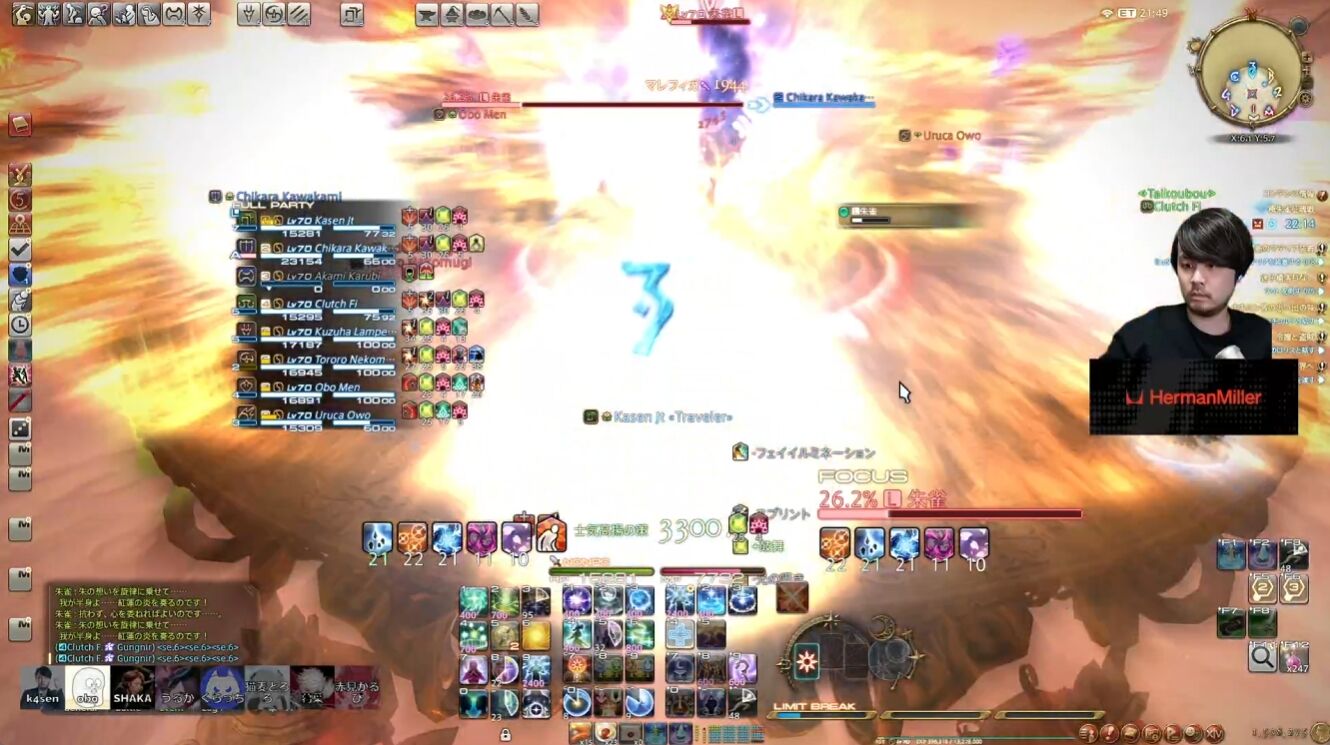Toggle the hotbar lock padlock
The height and width of the screenshot is (745, 1330).
click(x=508, y=733)
